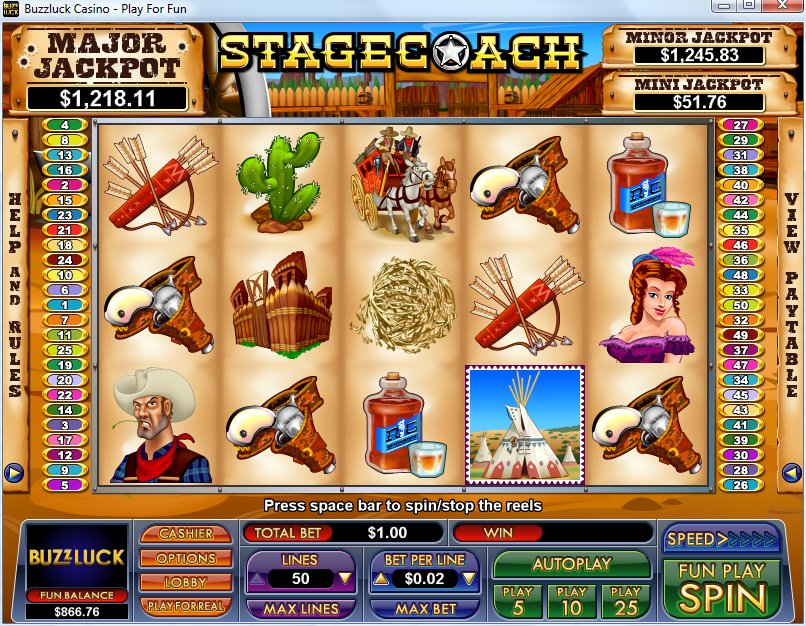Image resolution: width=806 pixels, height=626 pixels.
Task: Raise the bet per line
Action: pyautogui.click(x=469, y=578)
